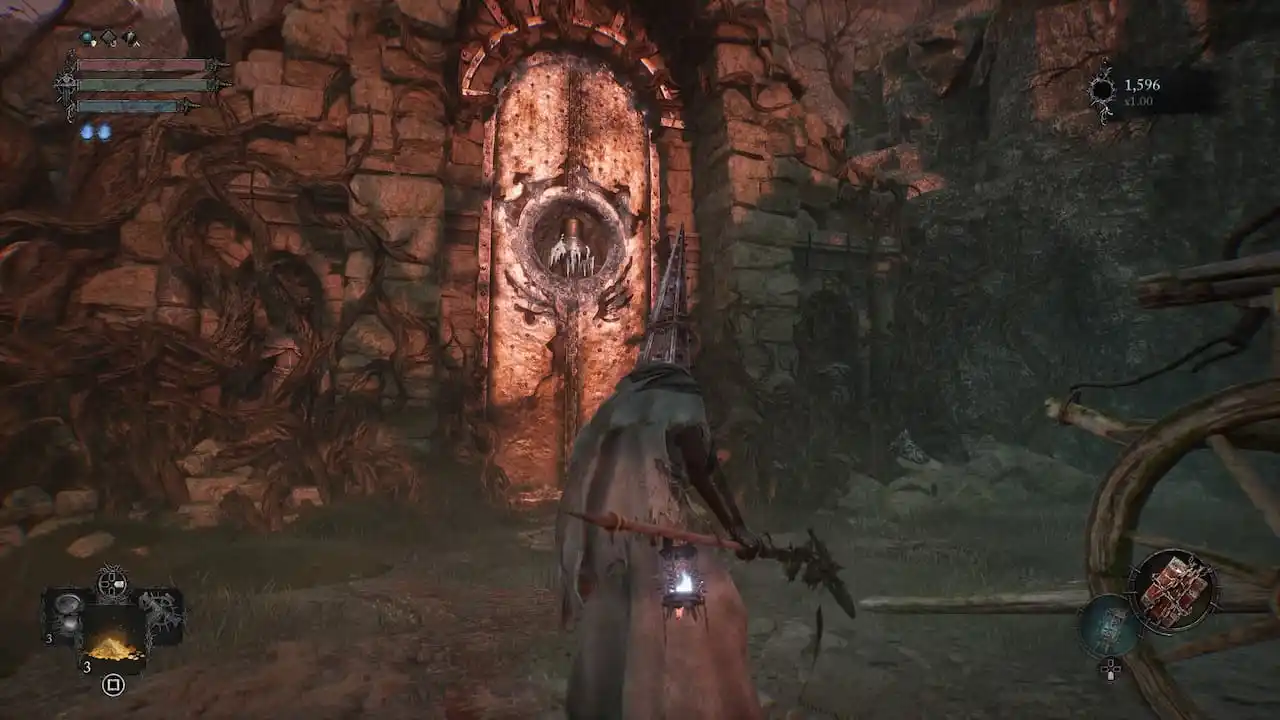Screen dimensions: 1280x720
Task: Toggle the left Umbral eye indicator
Action: pyautogui.click(x=88, y=130)
